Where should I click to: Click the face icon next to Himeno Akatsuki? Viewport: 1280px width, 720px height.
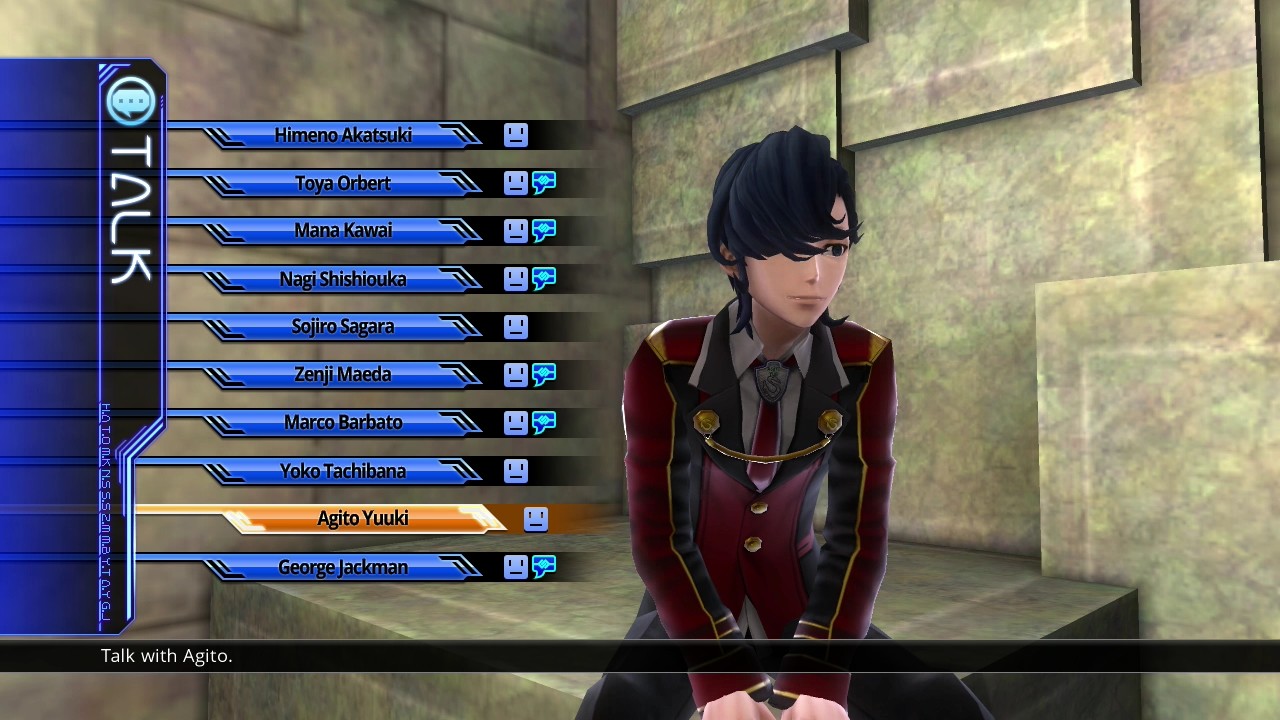(x=516, y=135)
